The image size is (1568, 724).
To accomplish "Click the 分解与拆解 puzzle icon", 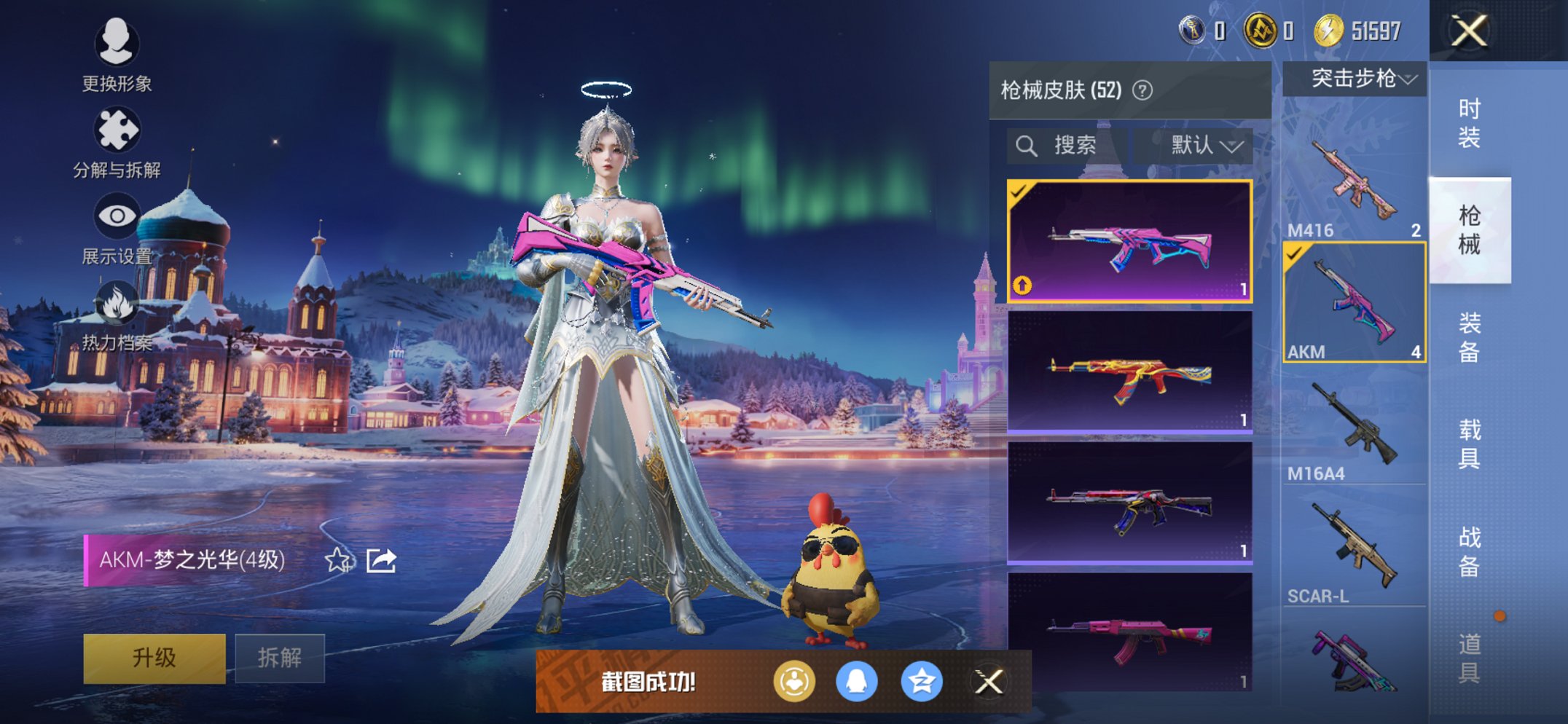I will pyautogui.click(x=117, y=127).
